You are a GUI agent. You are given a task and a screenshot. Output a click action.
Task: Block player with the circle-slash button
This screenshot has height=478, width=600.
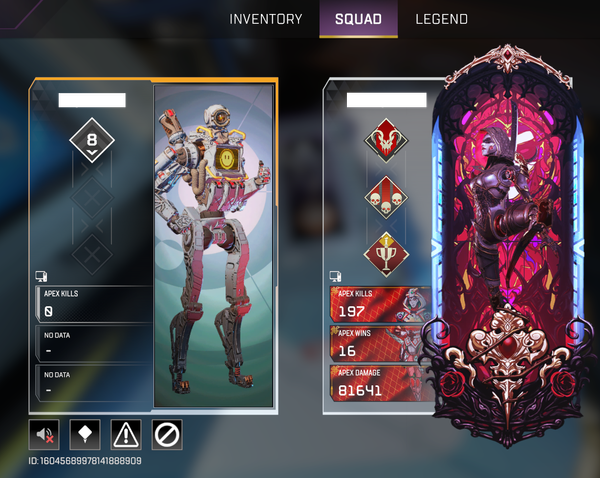(x=167, y=434)
